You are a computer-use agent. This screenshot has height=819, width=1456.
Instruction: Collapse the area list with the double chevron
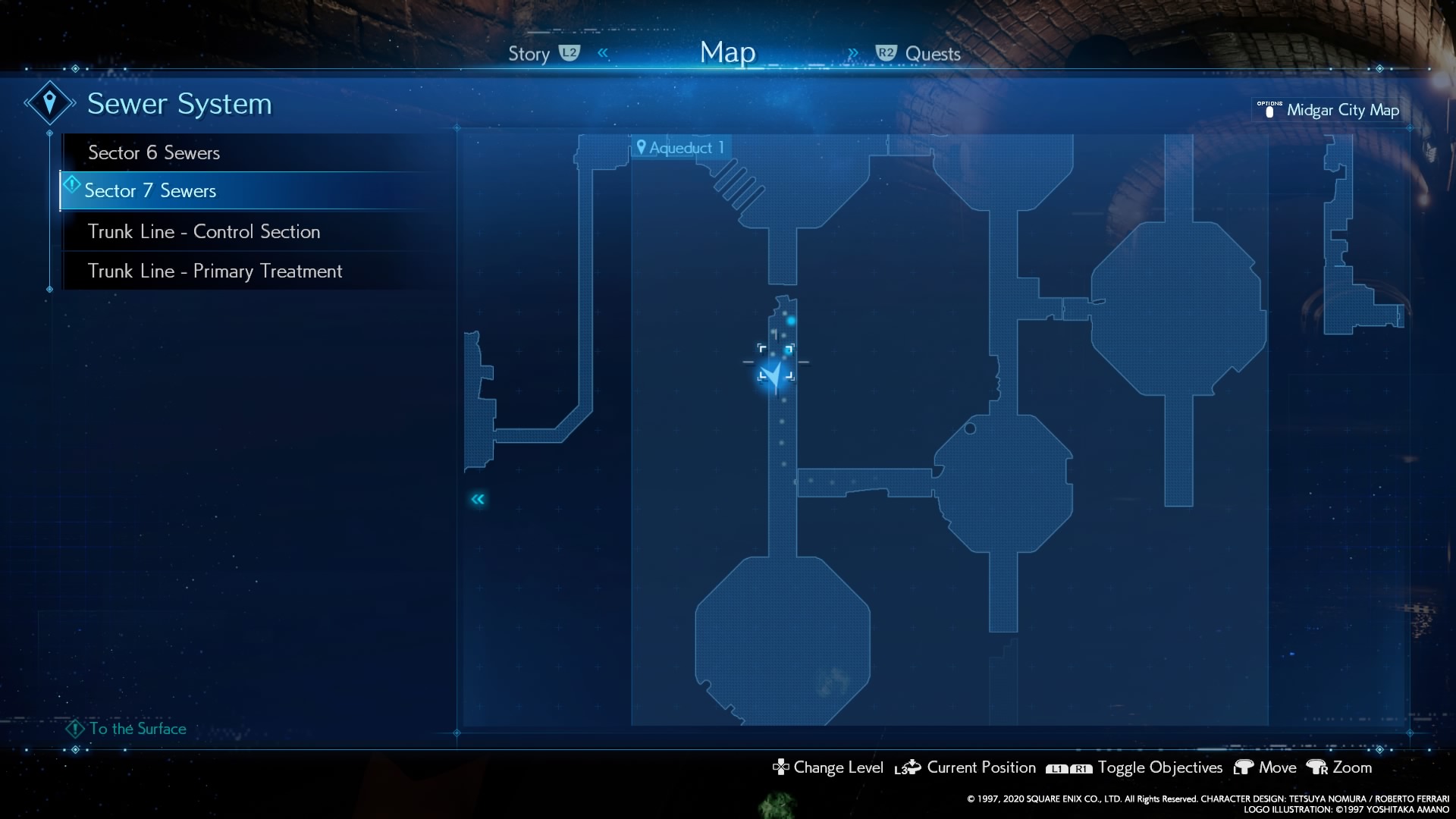[x=479, y=499]
